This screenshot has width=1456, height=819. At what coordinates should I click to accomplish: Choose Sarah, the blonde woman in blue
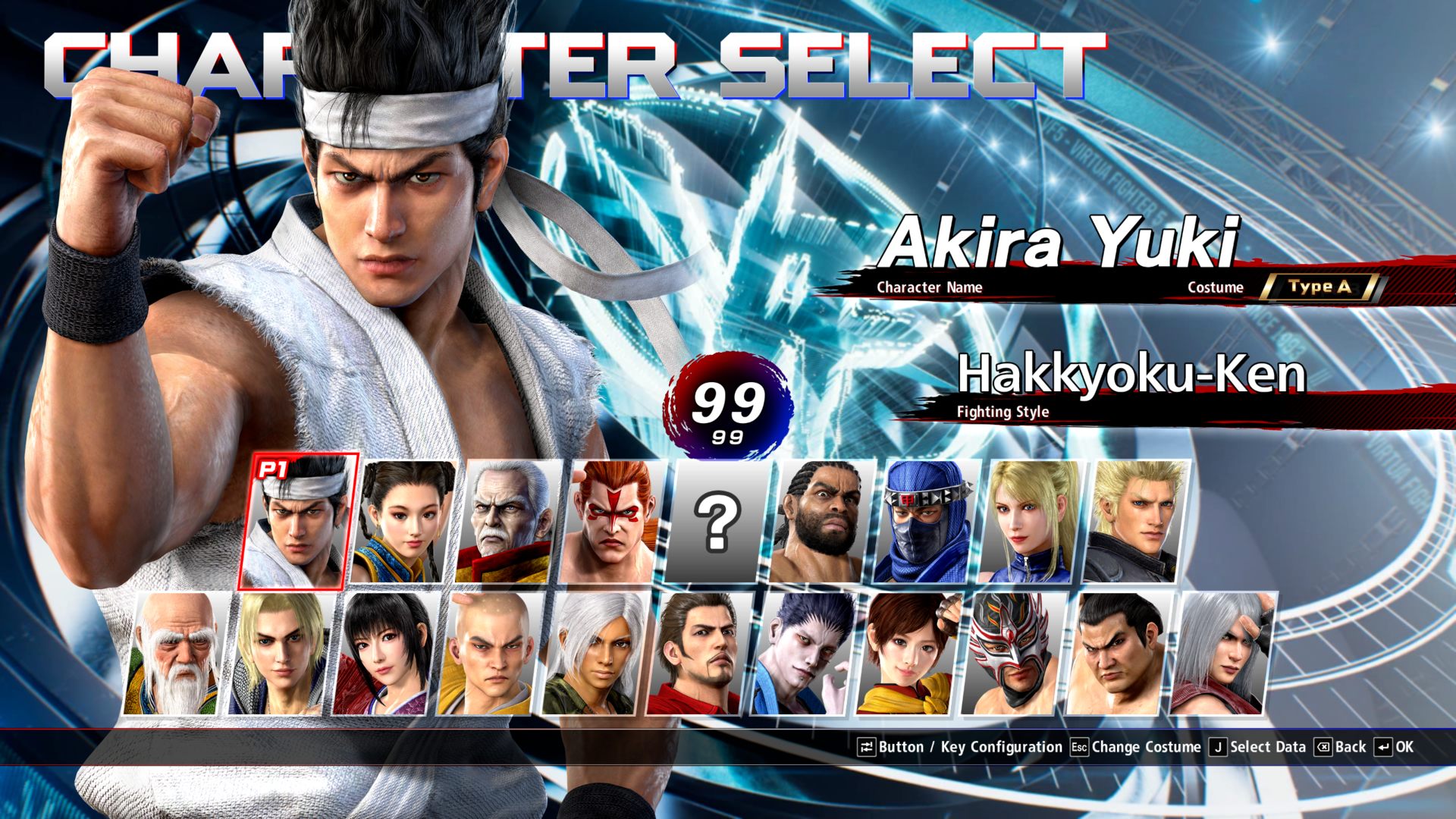tap(1030, 522)
